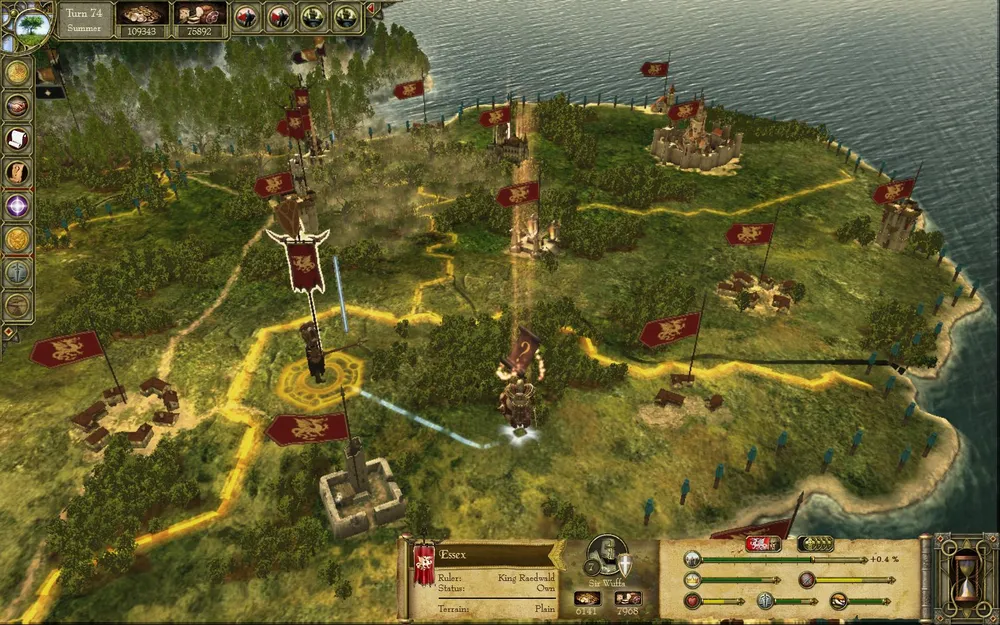Open the parchment with question mark icon
The height and width of the screenshot is (625, 1000).
17,171
